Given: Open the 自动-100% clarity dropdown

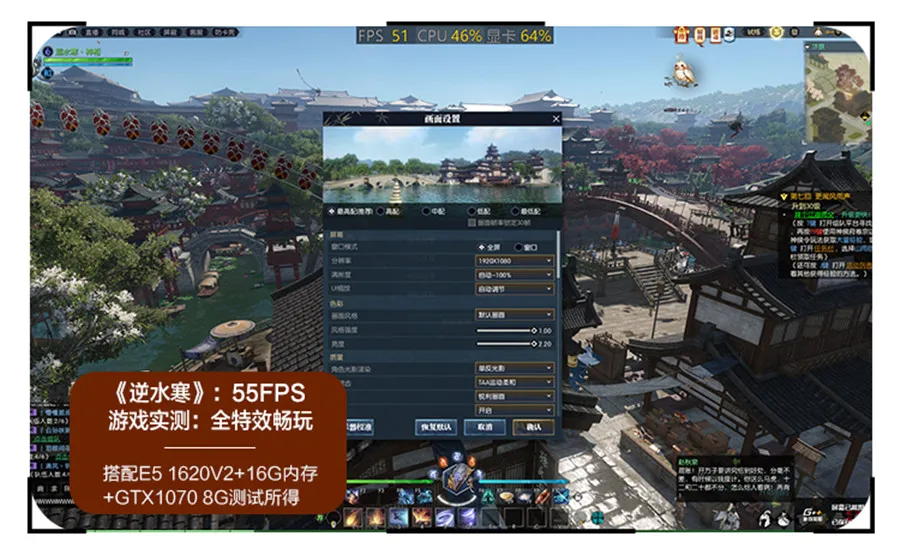Looking at the screenshot, I should [514, 274].
